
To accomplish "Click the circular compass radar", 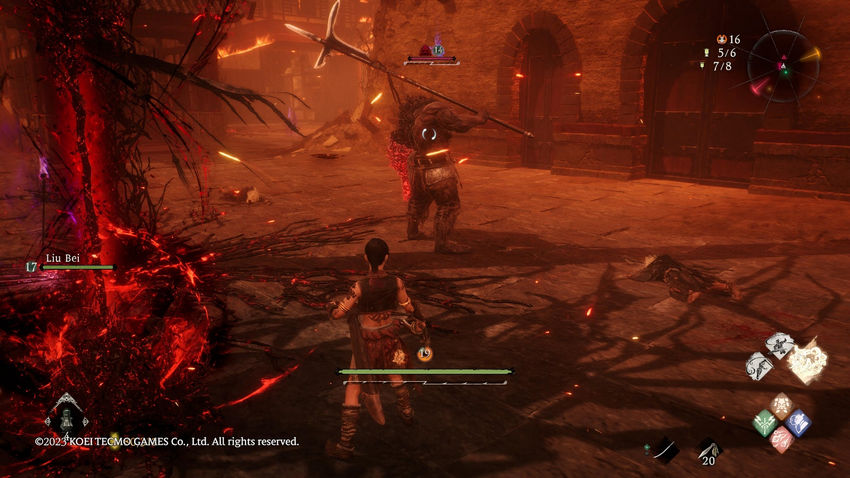I will (x=783, y=63).
